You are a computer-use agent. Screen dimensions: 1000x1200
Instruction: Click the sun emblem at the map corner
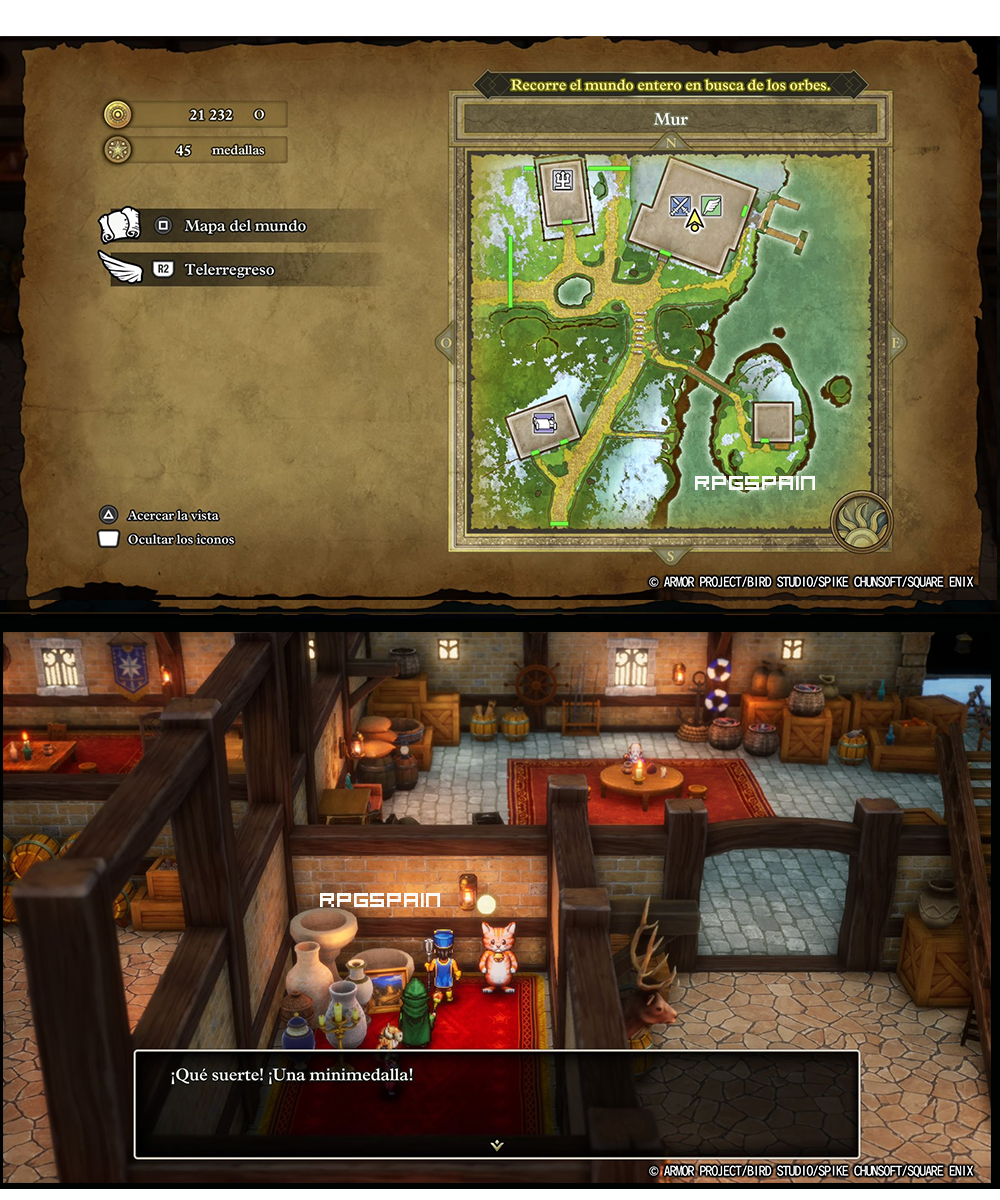(860, 520)
